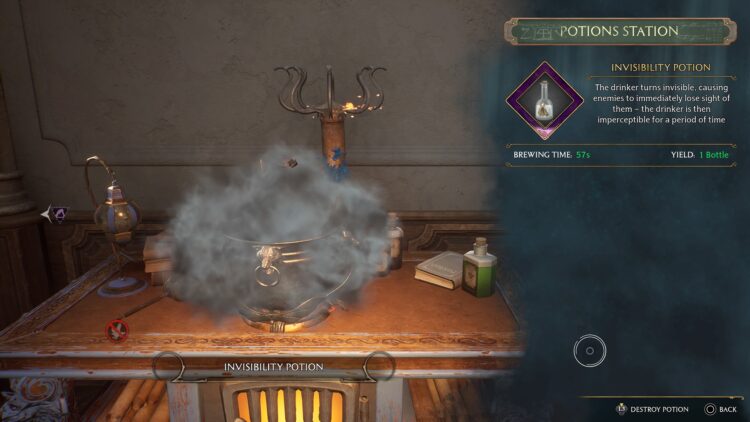750x422 pixels.
Task: Click the purple potion arrow marker
Action: [56, 213]
